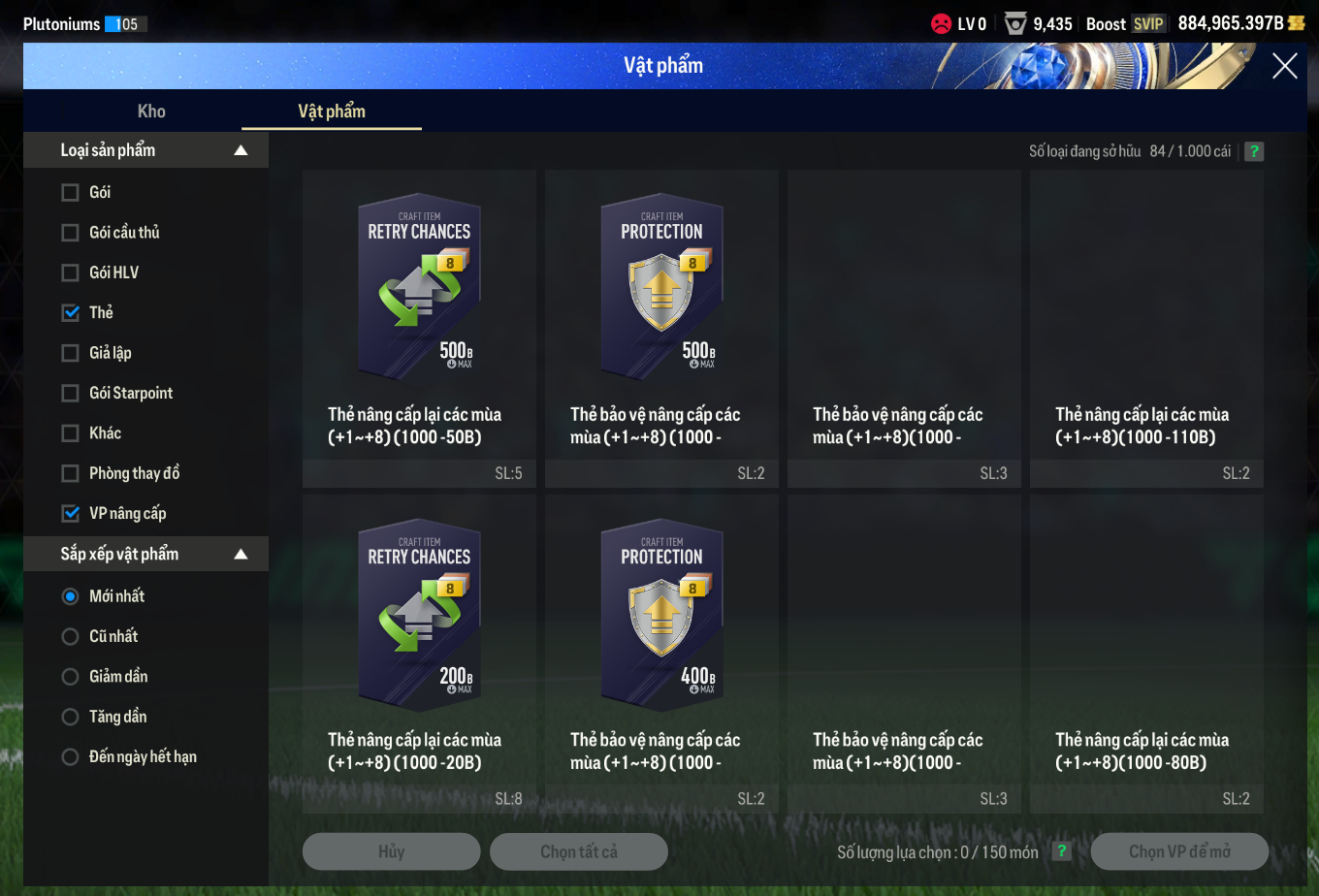1319x896 pixels.
Task: Click the Hủy button
Action: point(391,851)
